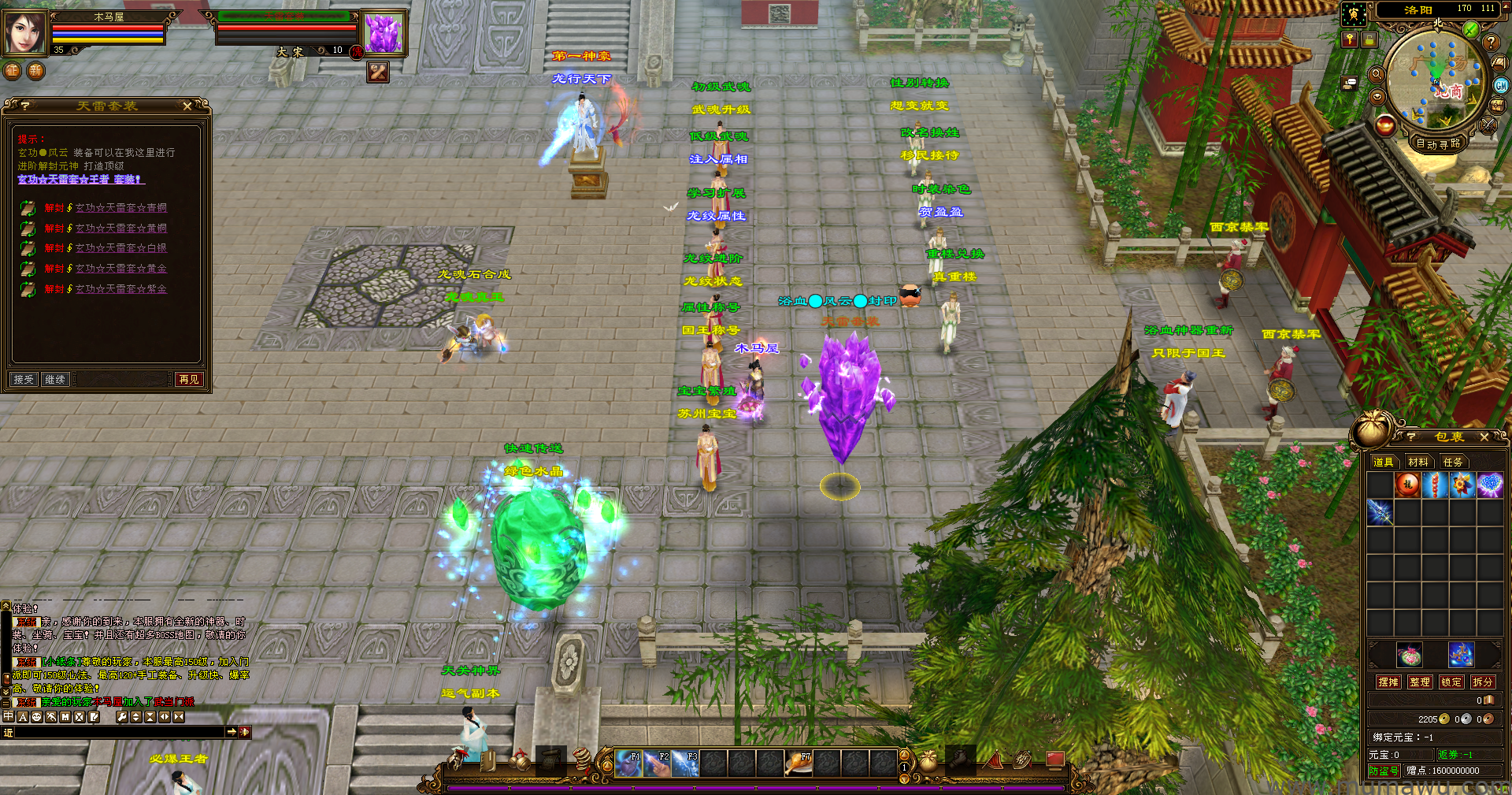This screenshot has width=1512, height=795.
Task: Say goodbye with the 再见 button
Action: coord(189,380)
